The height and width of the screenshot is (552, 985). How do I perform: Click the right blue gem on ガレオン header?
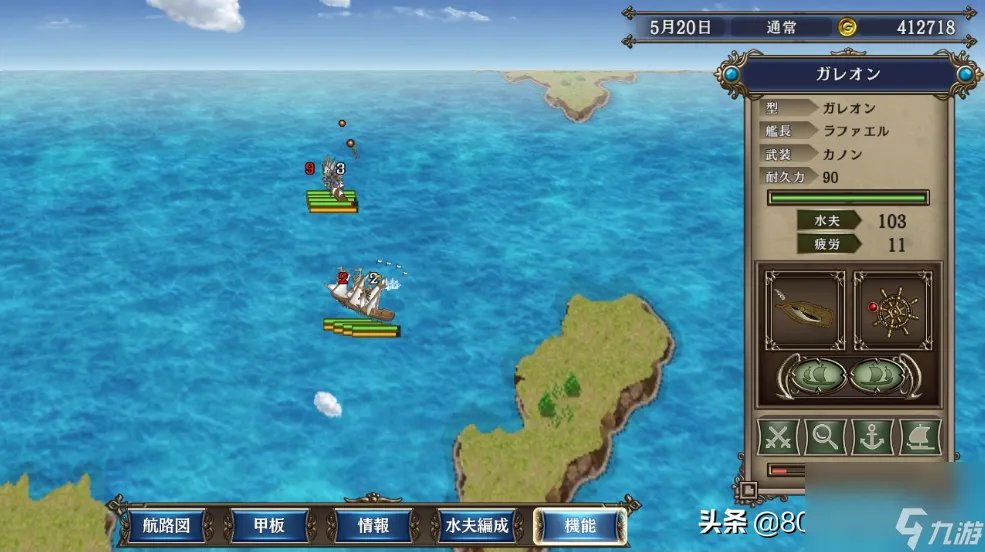965,74
